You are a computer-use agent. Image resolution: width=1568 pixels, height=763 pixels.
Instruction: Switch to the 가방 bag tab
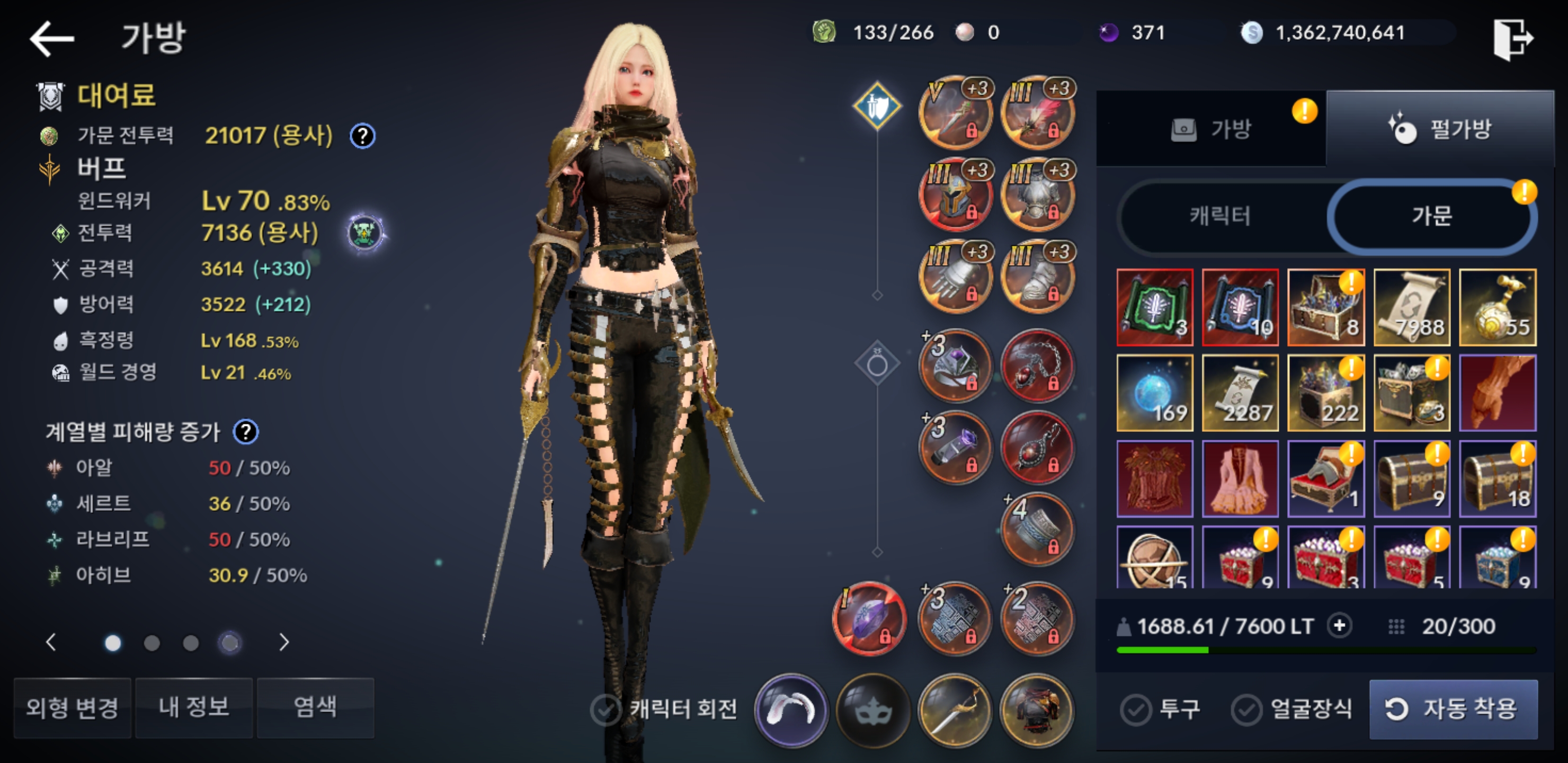[1211, 129]
